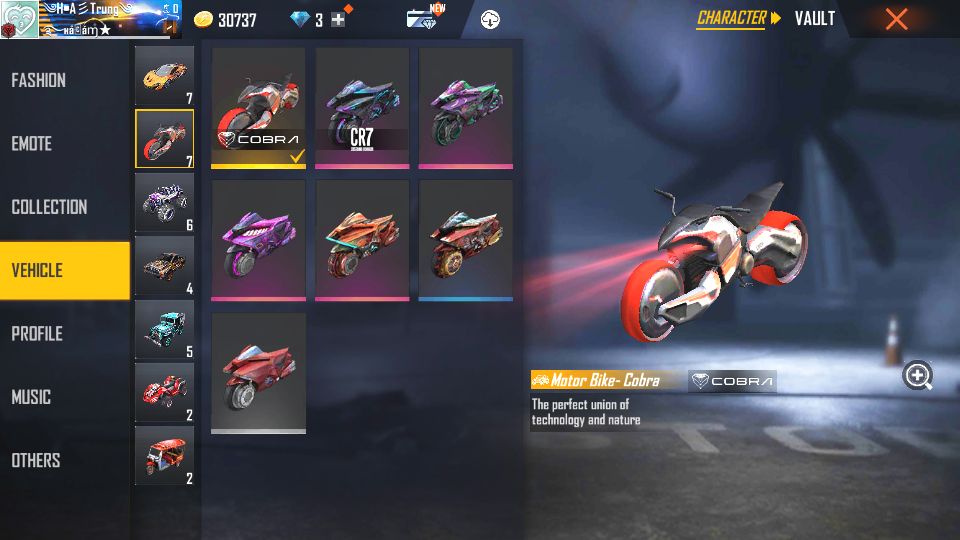Open the Collection category
The height and width of the screenshot is (540, 960).
(50, 207)
